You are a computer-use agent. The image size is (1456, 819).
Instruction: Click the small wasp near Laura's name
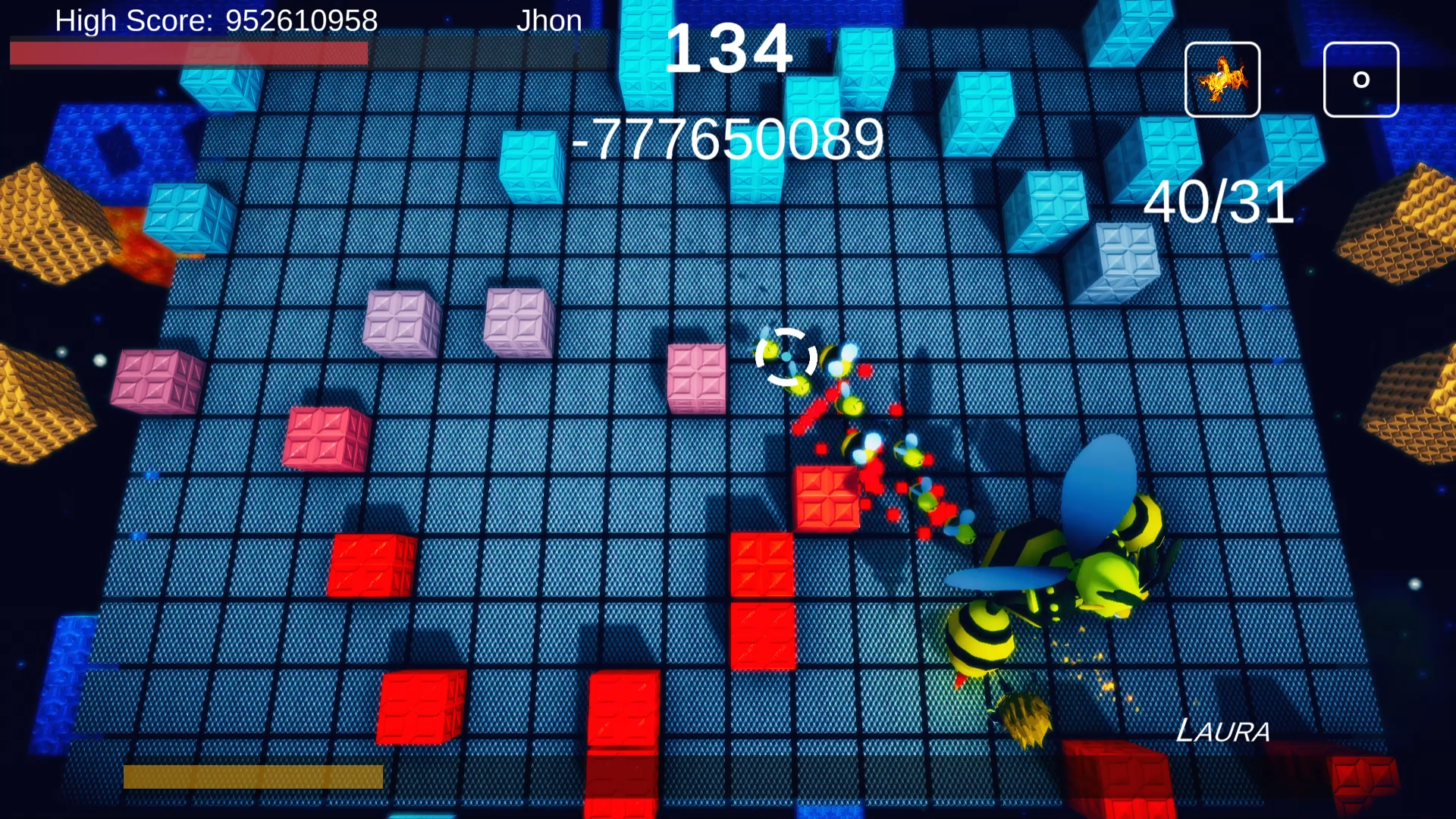coord(1024,717)
